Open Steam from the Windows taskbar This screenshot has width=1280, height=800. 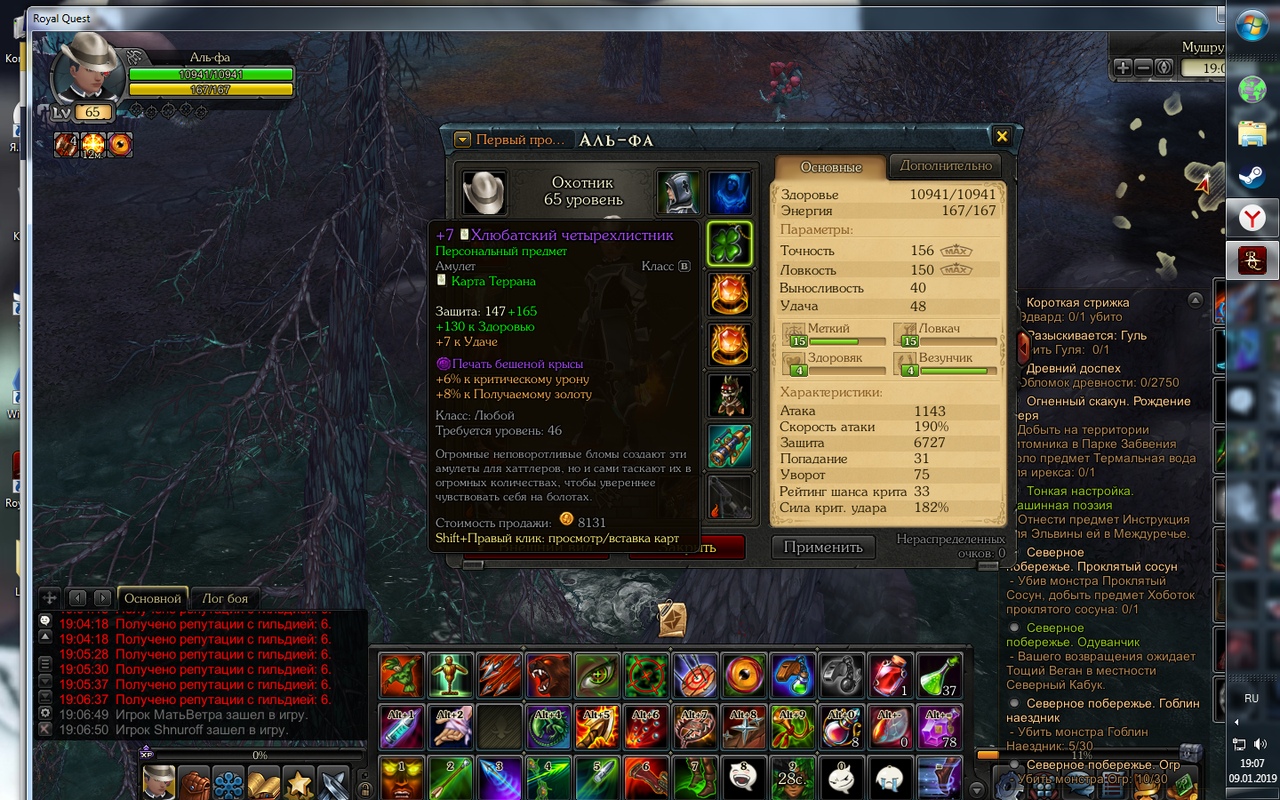1251,176
